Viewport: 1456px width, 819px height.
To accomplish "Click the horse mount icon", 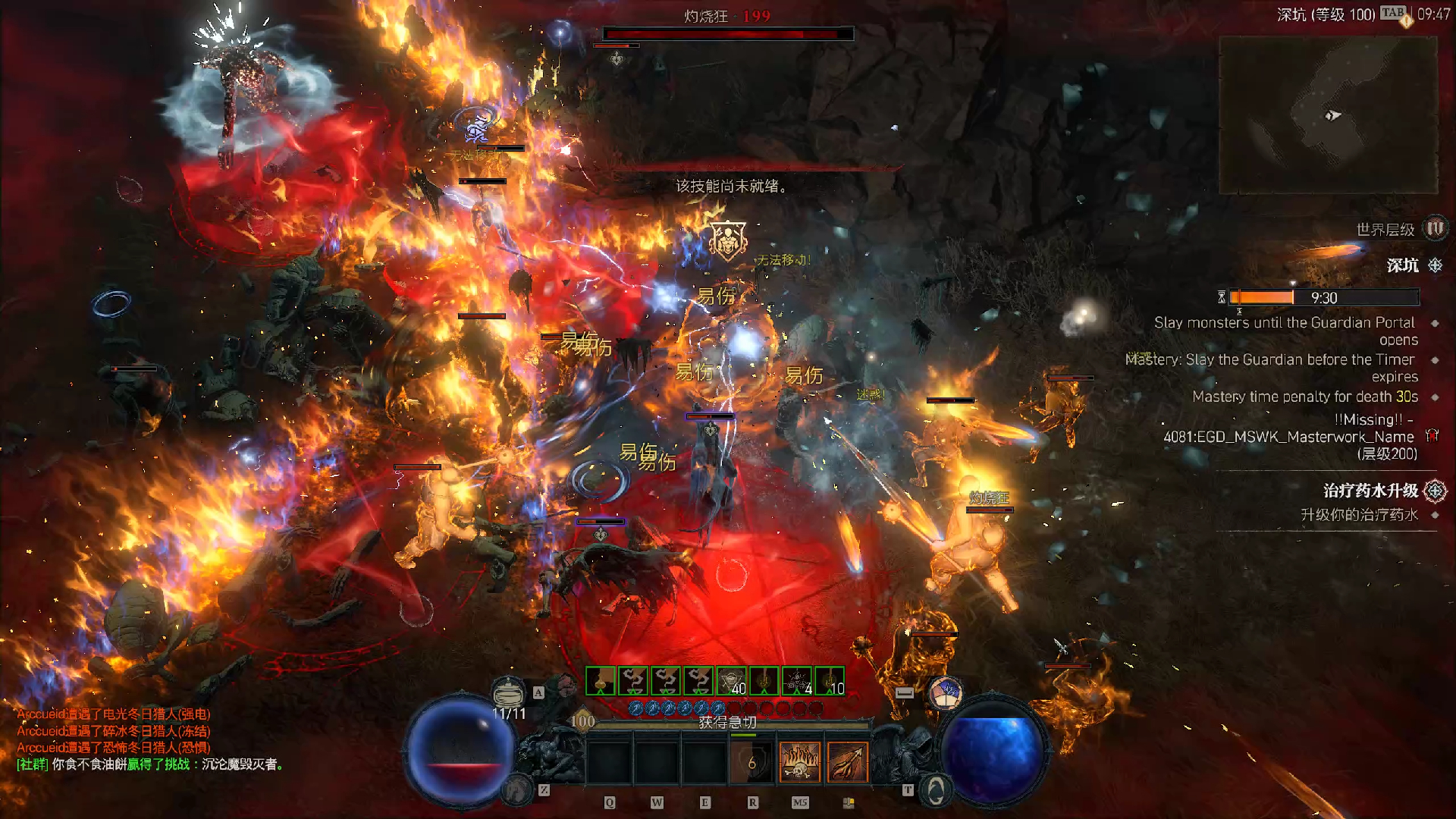I will pyautogui.click(x=519, y=789).
